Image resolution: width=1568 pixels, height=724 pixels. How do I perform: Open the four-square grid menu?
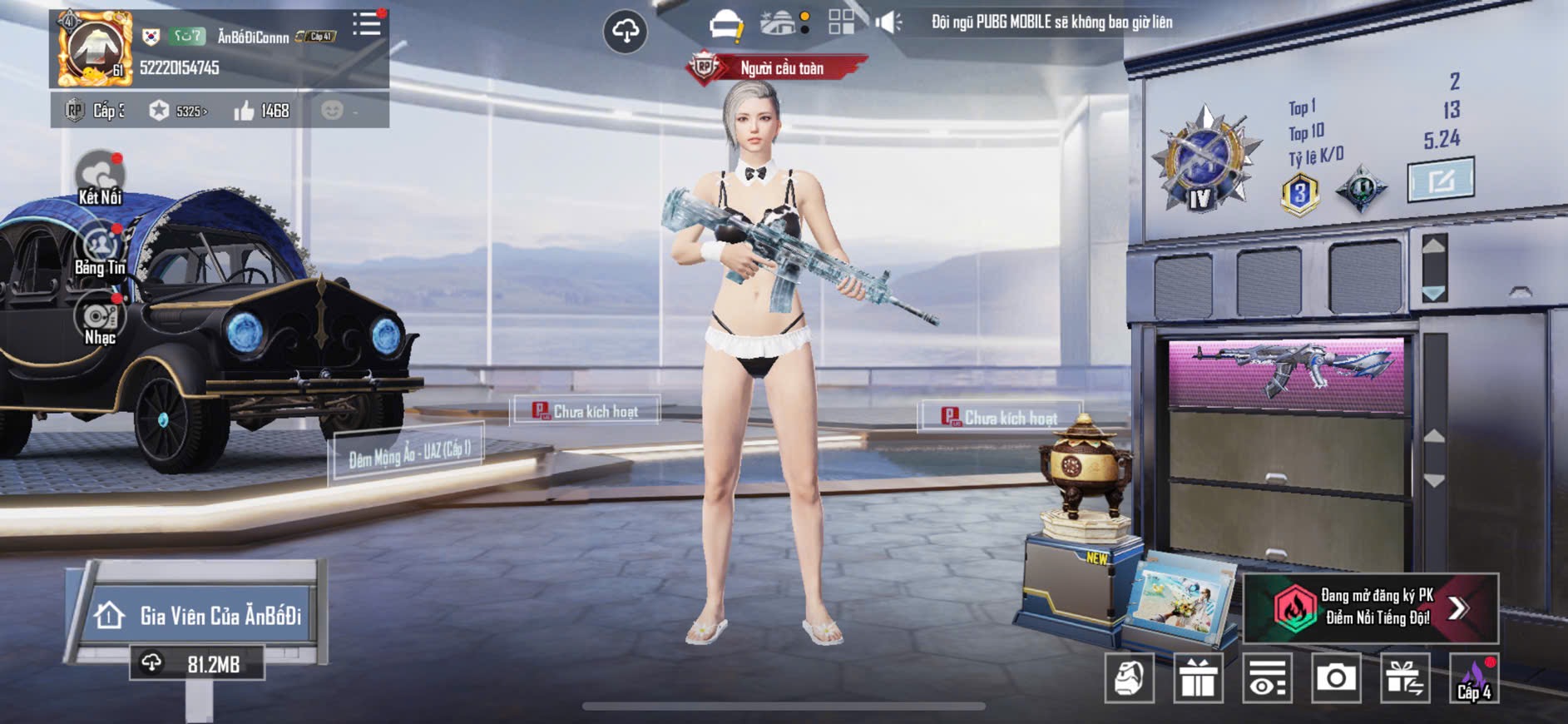click(x=841, y=22)
